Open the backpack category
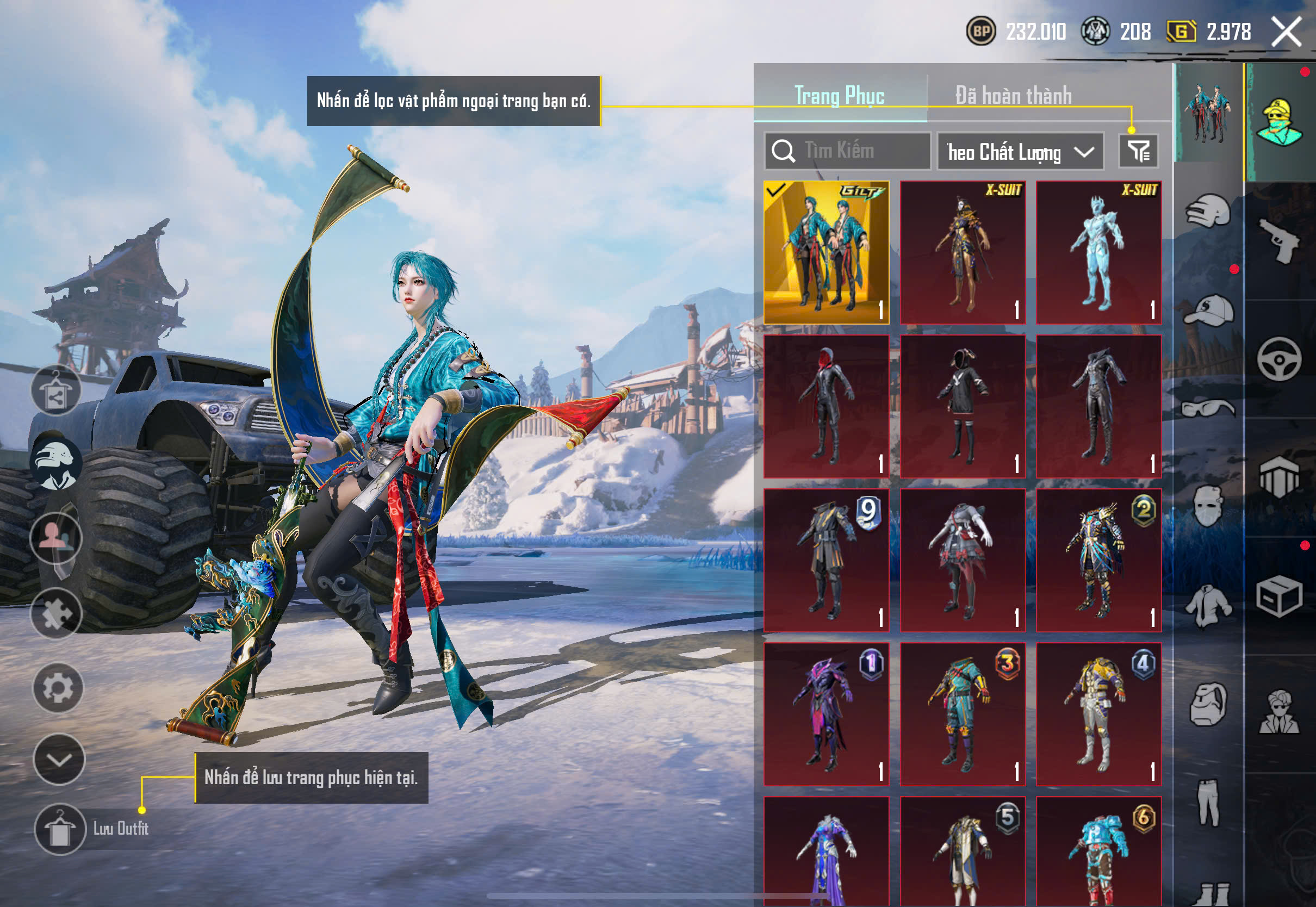The height and width of the screenshot is (907, 1316). [x=1208, y=705]
